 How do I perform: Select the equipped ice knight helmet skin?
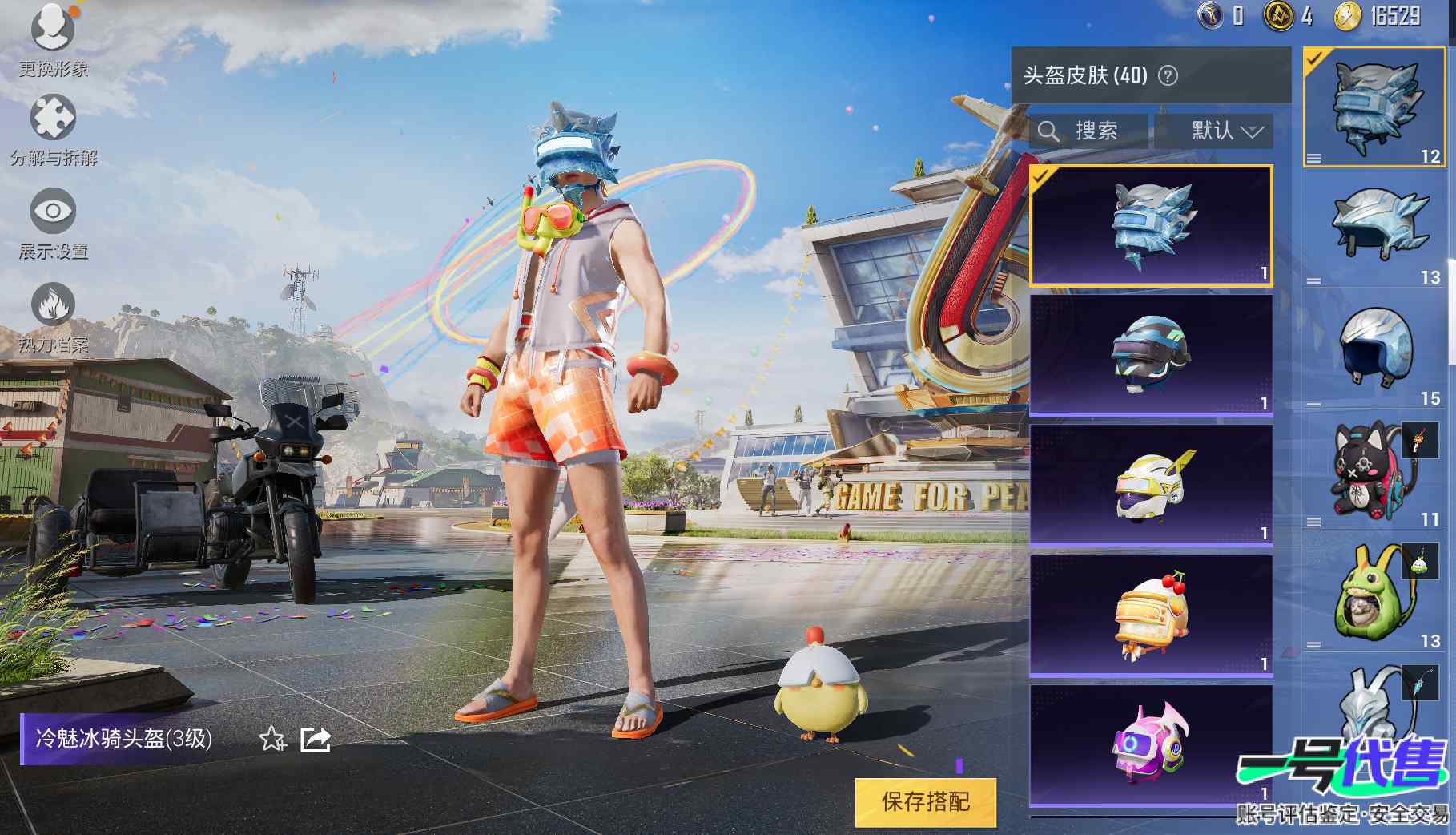click(x=1151, y=225)
